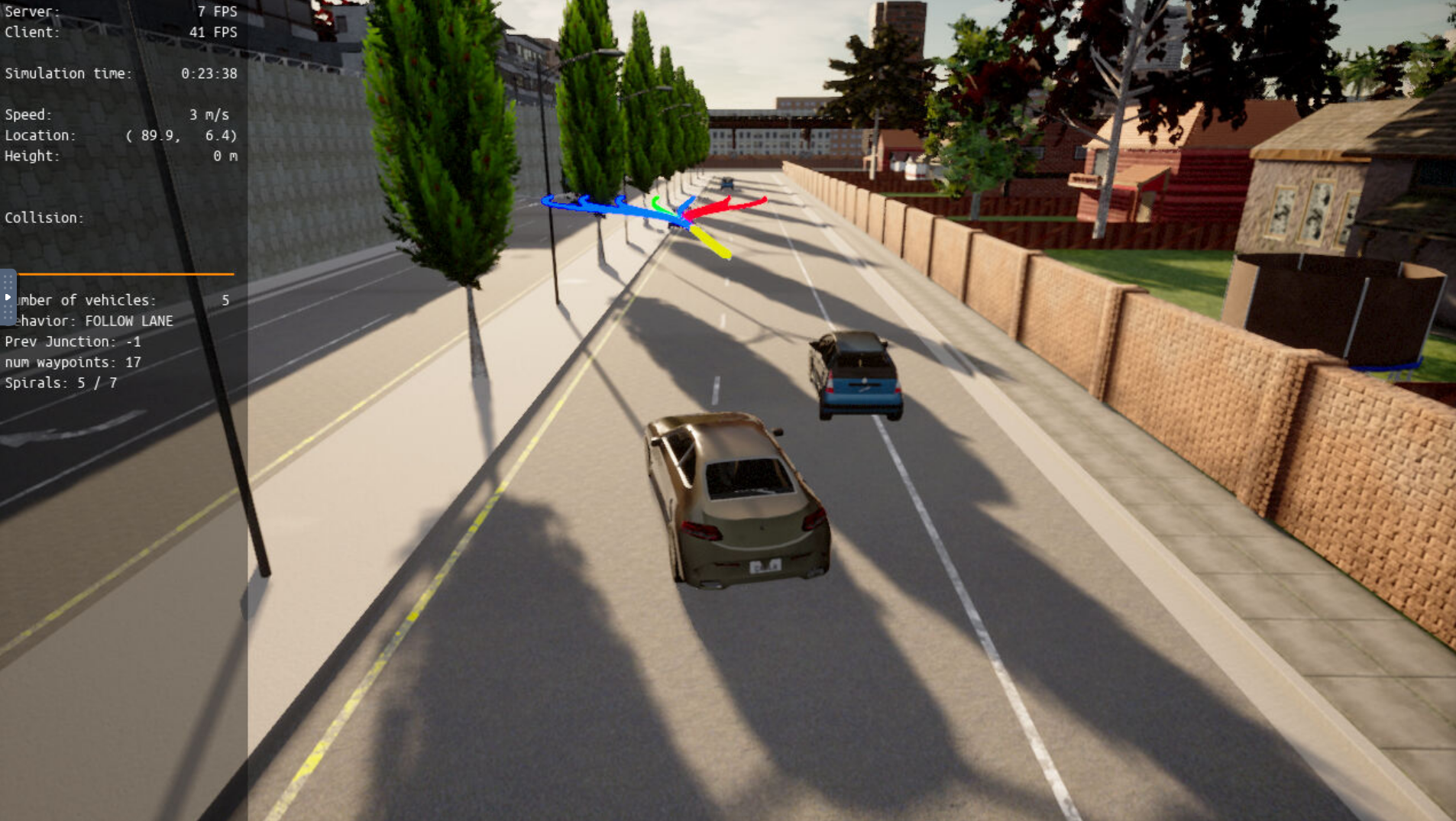Expand the side panel arrow handle
This screenshot has width=1456, height=821.
pyautogui.click(x=8, y=297)
